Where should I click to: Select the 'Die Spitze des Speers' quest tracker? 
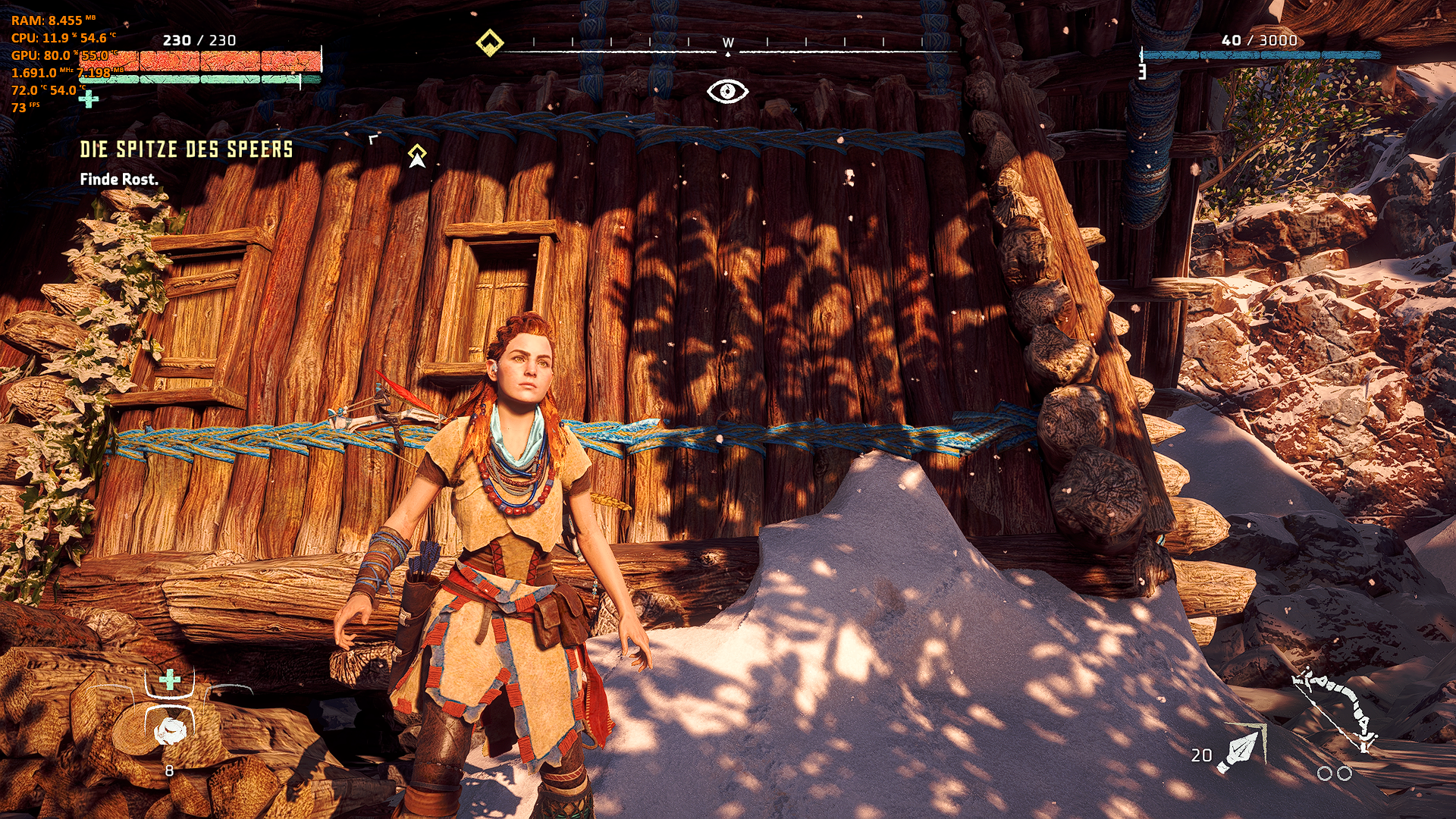tap(186, 149)
